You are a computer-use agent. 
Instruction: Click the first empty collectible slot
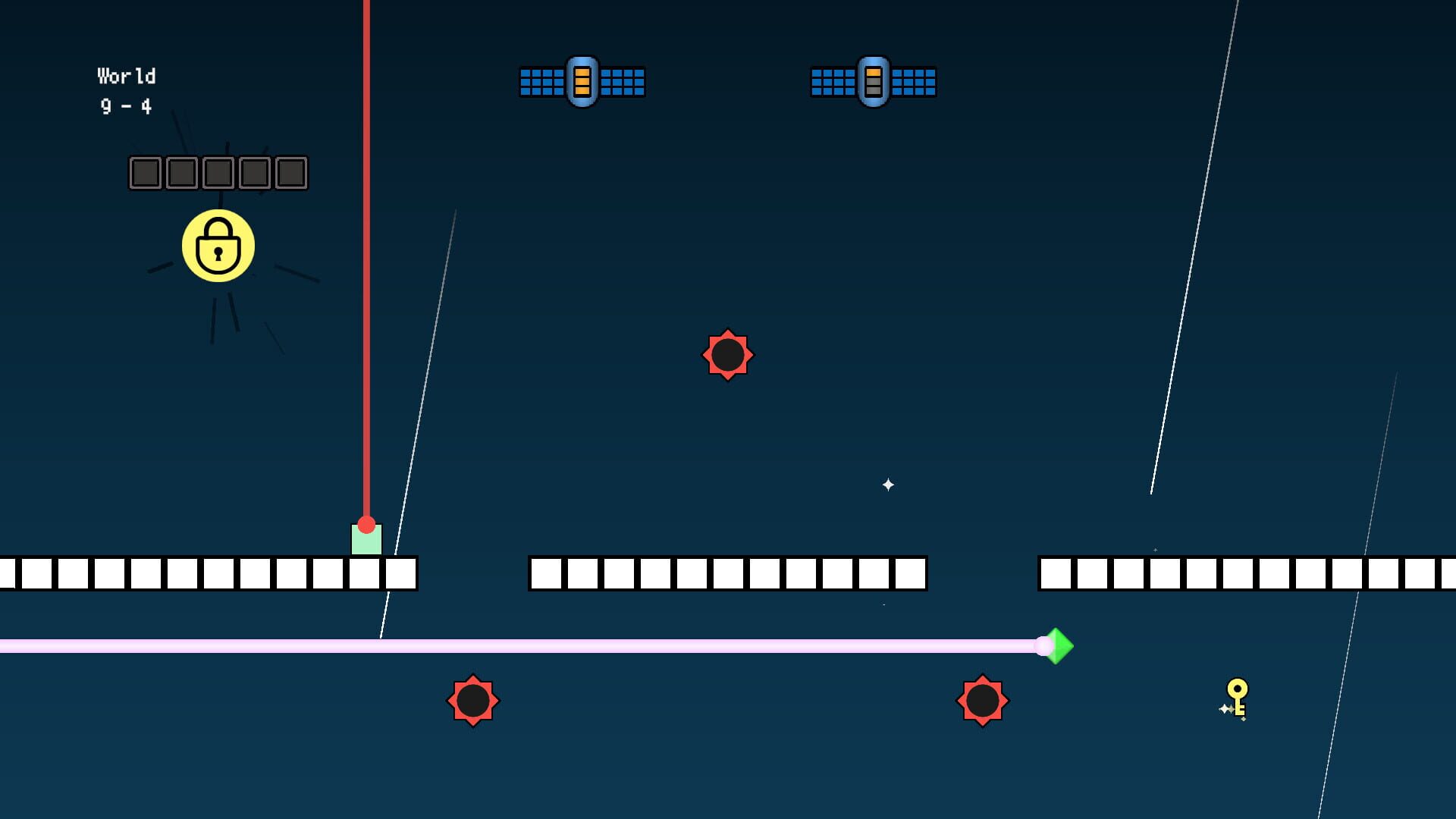pyautogui.click(x=144, y=173)
